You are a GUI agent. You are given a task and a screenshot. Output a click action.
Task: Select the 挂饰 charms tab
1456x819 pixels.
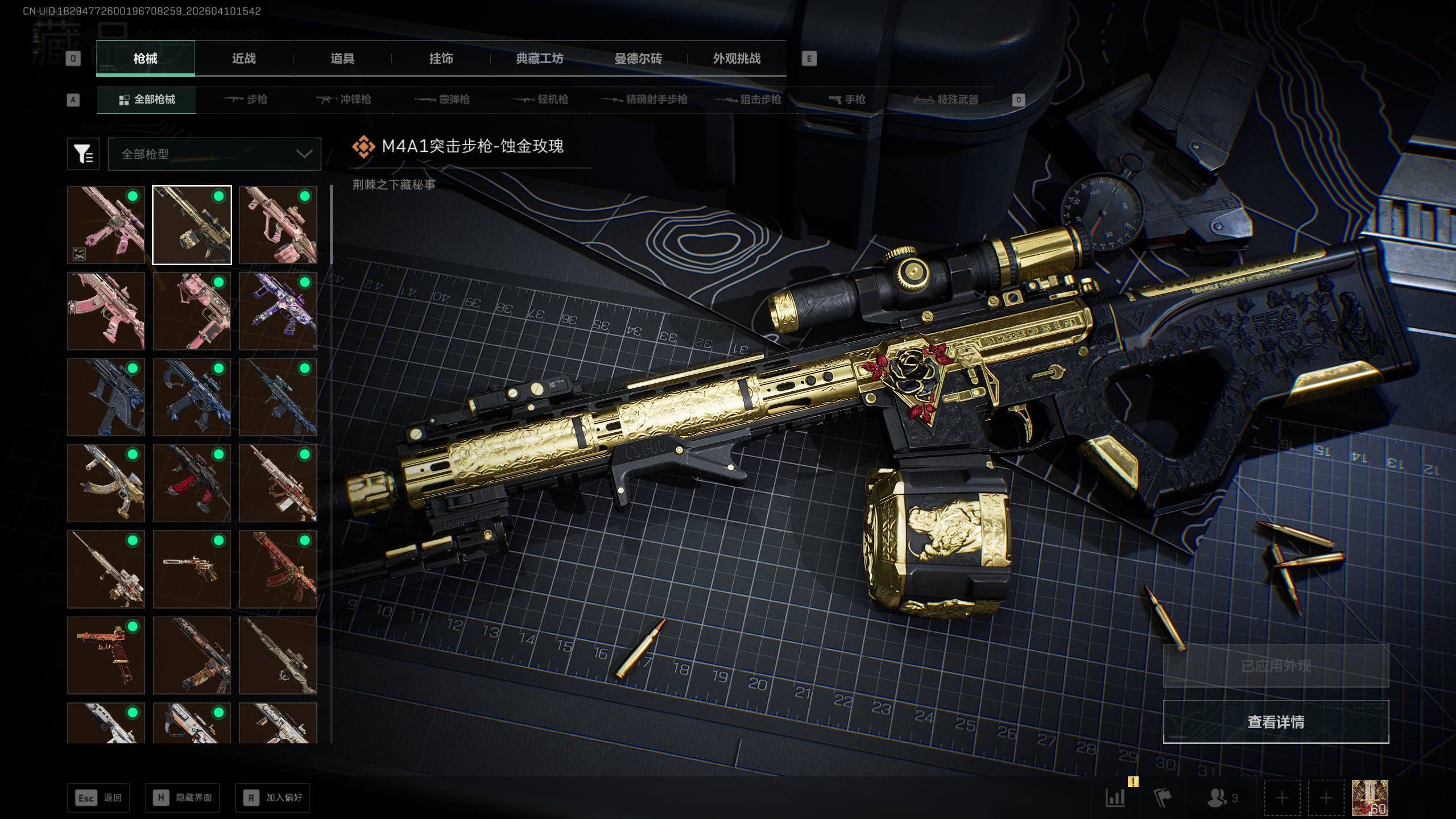(x=441, y=59)
